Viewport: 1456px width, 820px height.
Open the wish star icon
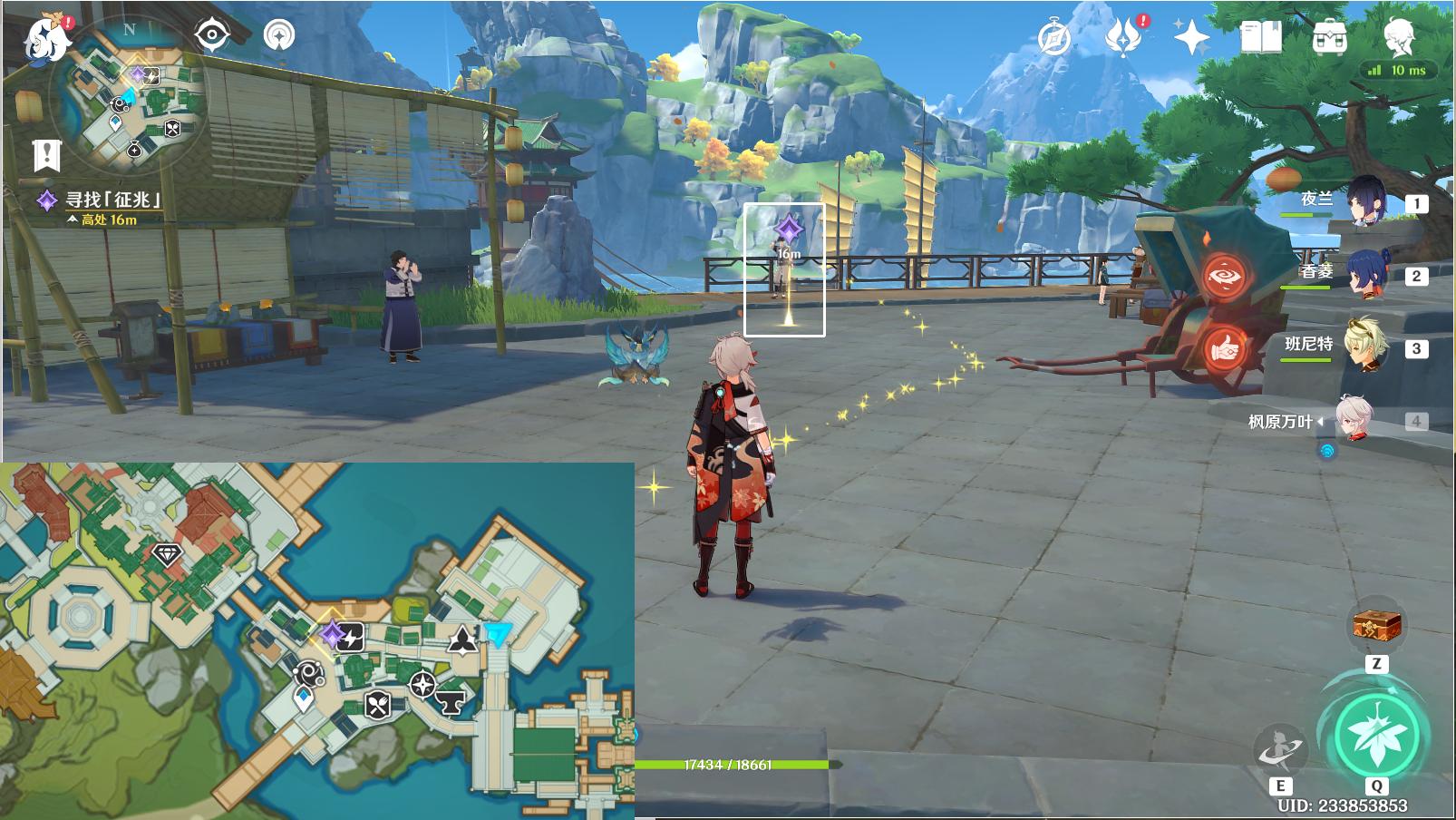[x=1191, y=38]
